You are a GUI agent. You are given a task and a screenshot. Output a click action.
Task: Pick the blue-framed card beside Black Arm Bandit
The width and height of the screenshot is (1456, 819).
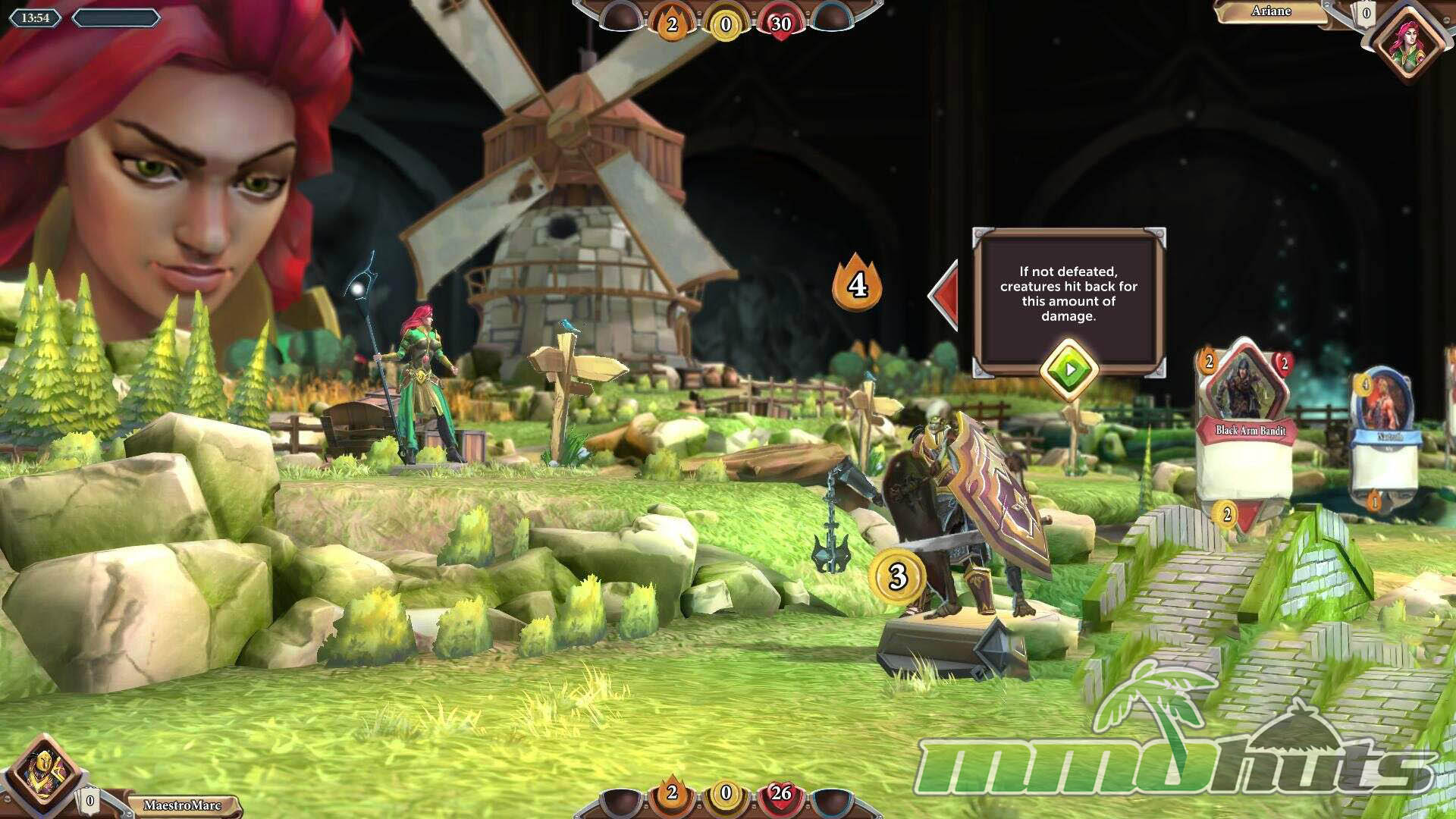point(1383,436)
